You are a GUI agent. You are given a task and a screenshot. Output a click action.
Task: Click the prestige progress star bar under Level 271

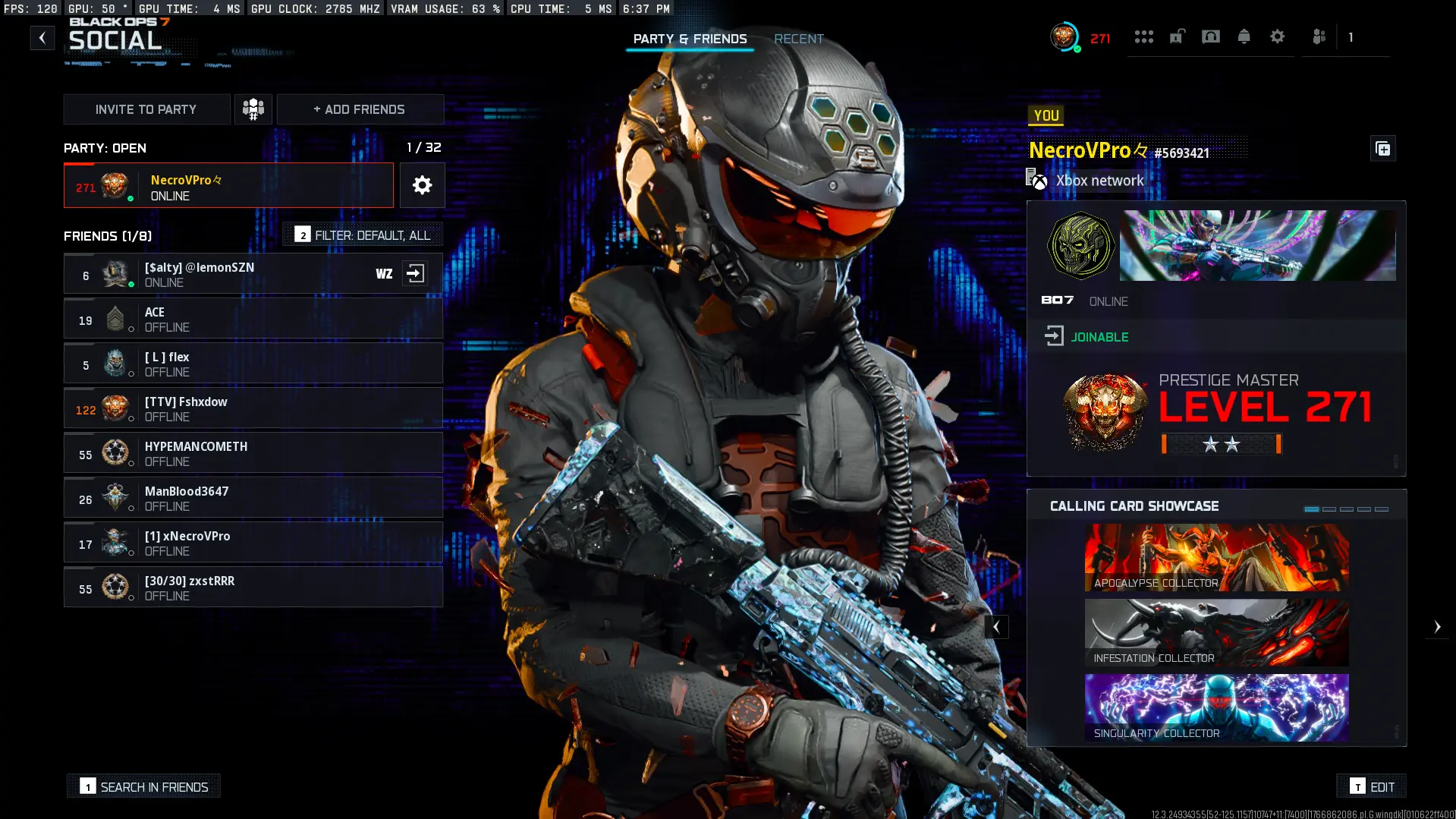[1219, 444]
